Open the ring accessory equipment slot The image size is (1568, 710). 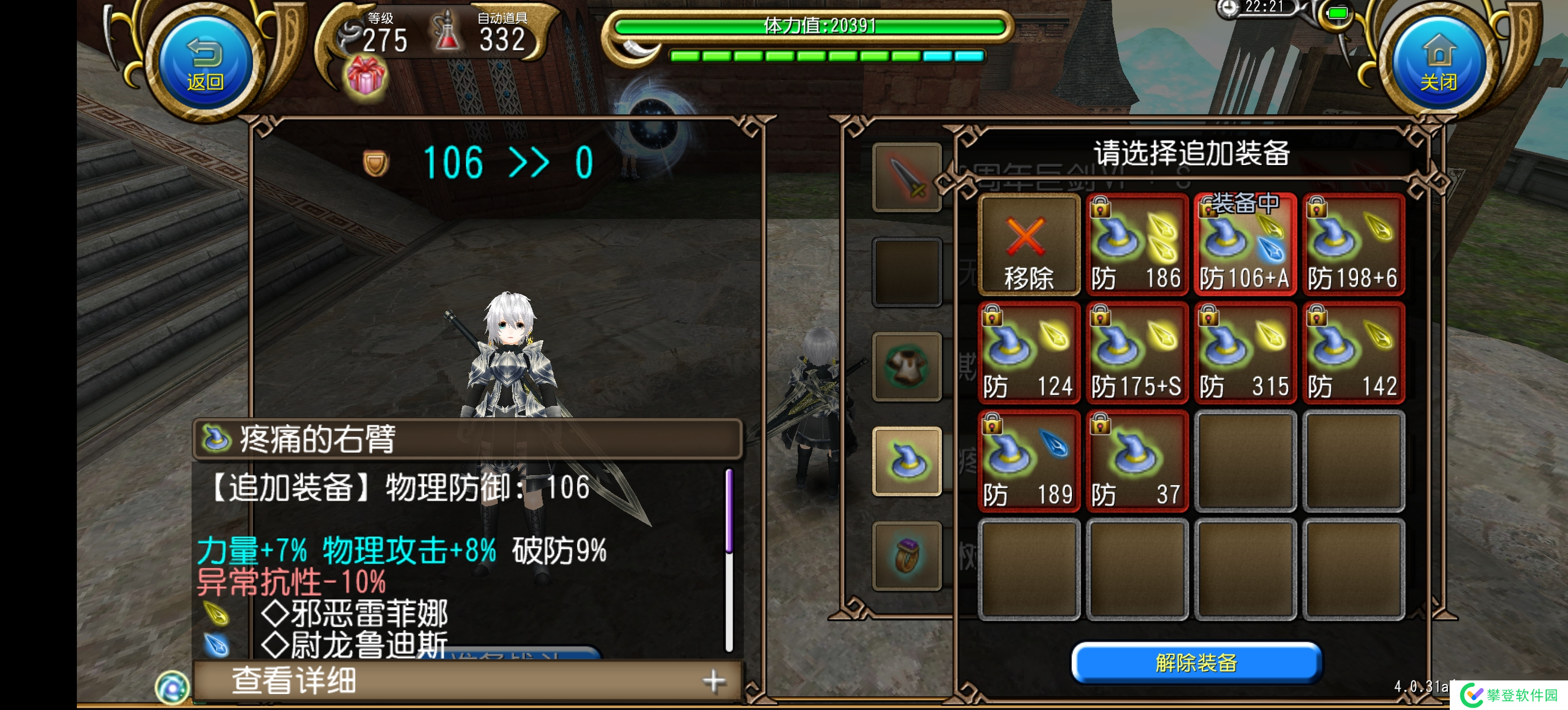(906, 556)
